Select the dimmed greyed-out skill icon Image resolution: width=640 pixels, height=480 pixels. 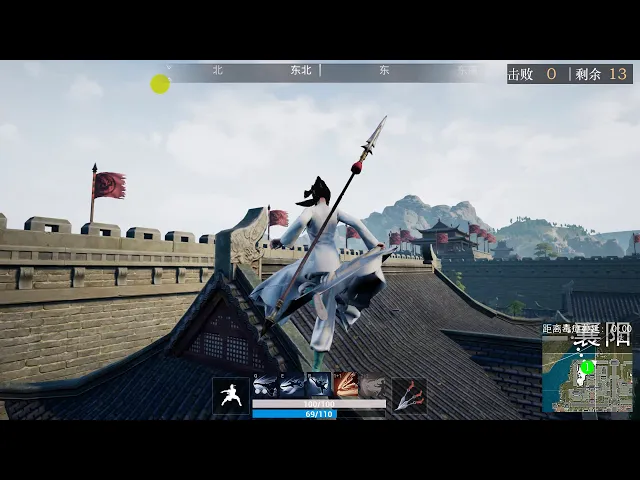coord(371,386)
